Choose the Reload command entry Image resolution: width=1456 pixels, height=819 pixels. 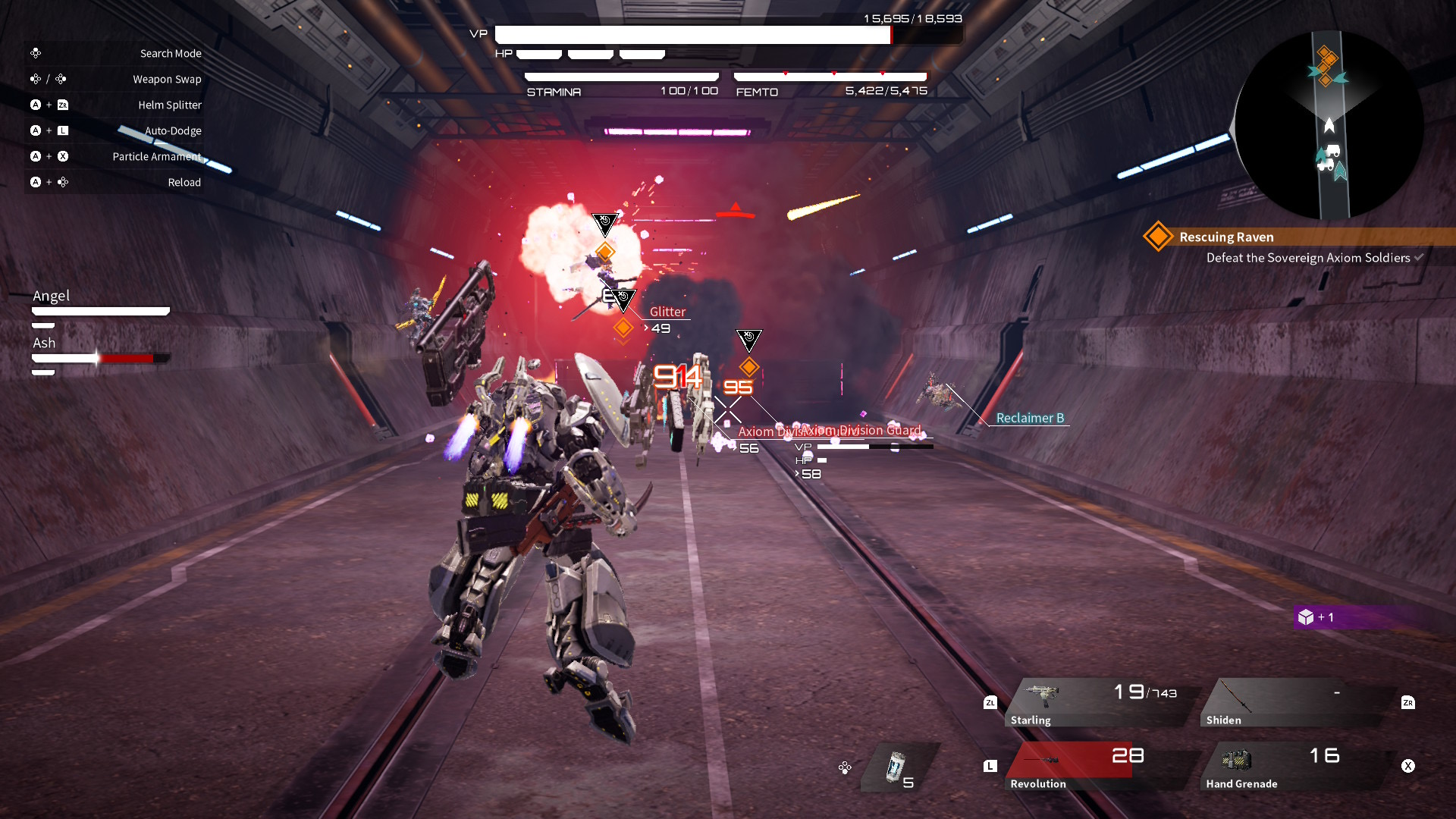[x=184, y=182]
